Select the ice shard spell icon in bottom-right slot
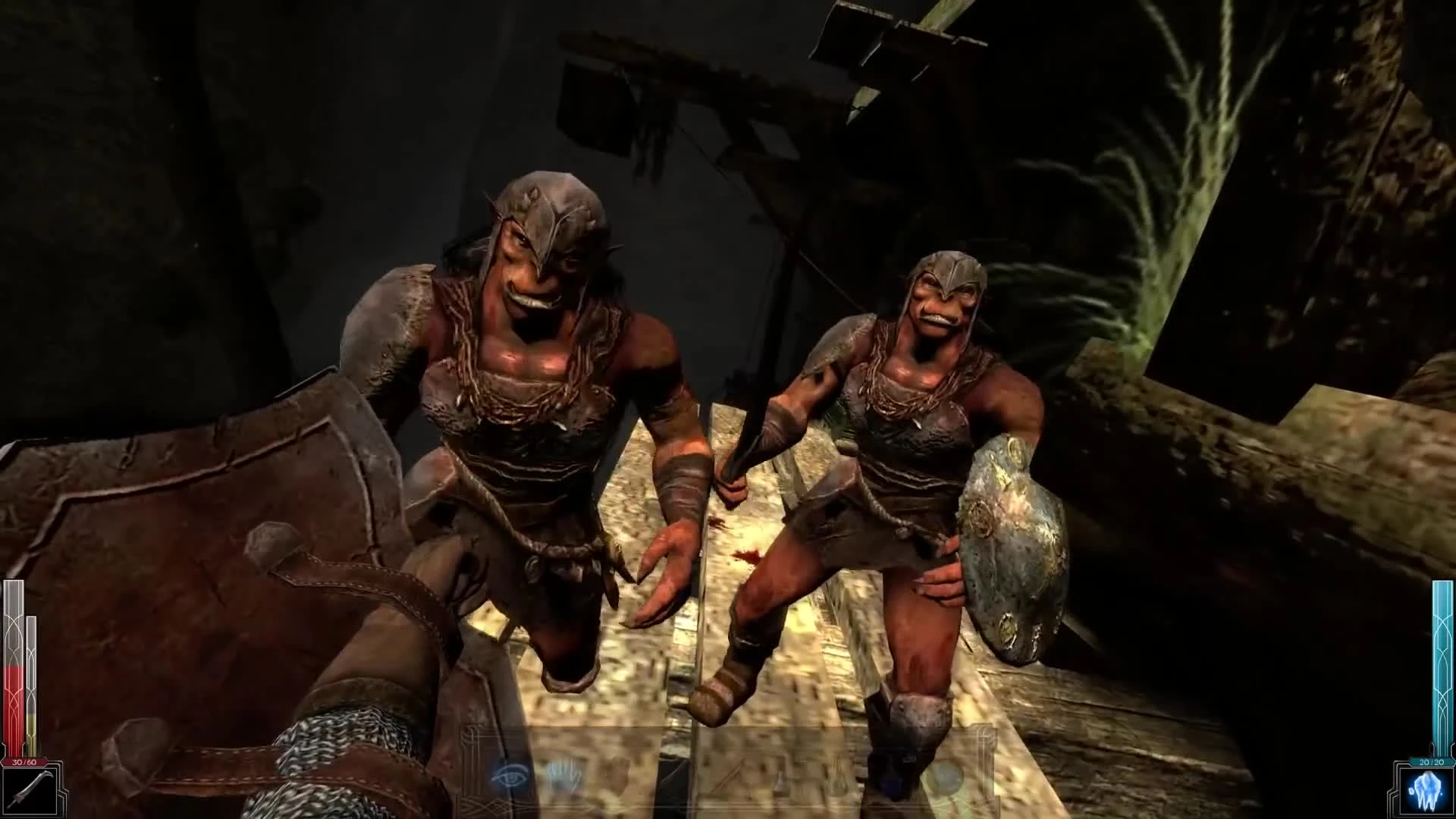 (1426, 792)
